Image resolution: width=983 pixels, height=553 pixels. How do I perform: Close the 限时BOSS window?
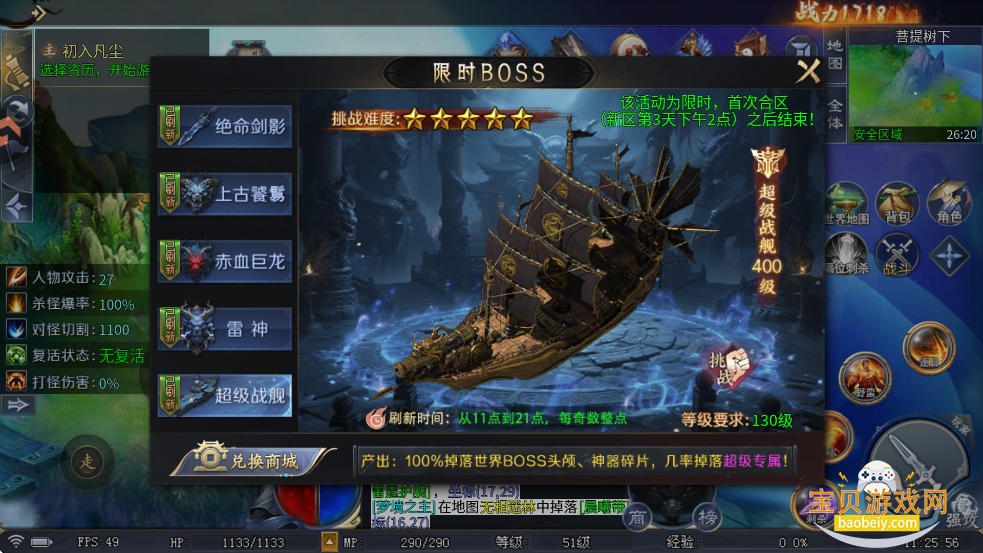click(x=807, y=71)
